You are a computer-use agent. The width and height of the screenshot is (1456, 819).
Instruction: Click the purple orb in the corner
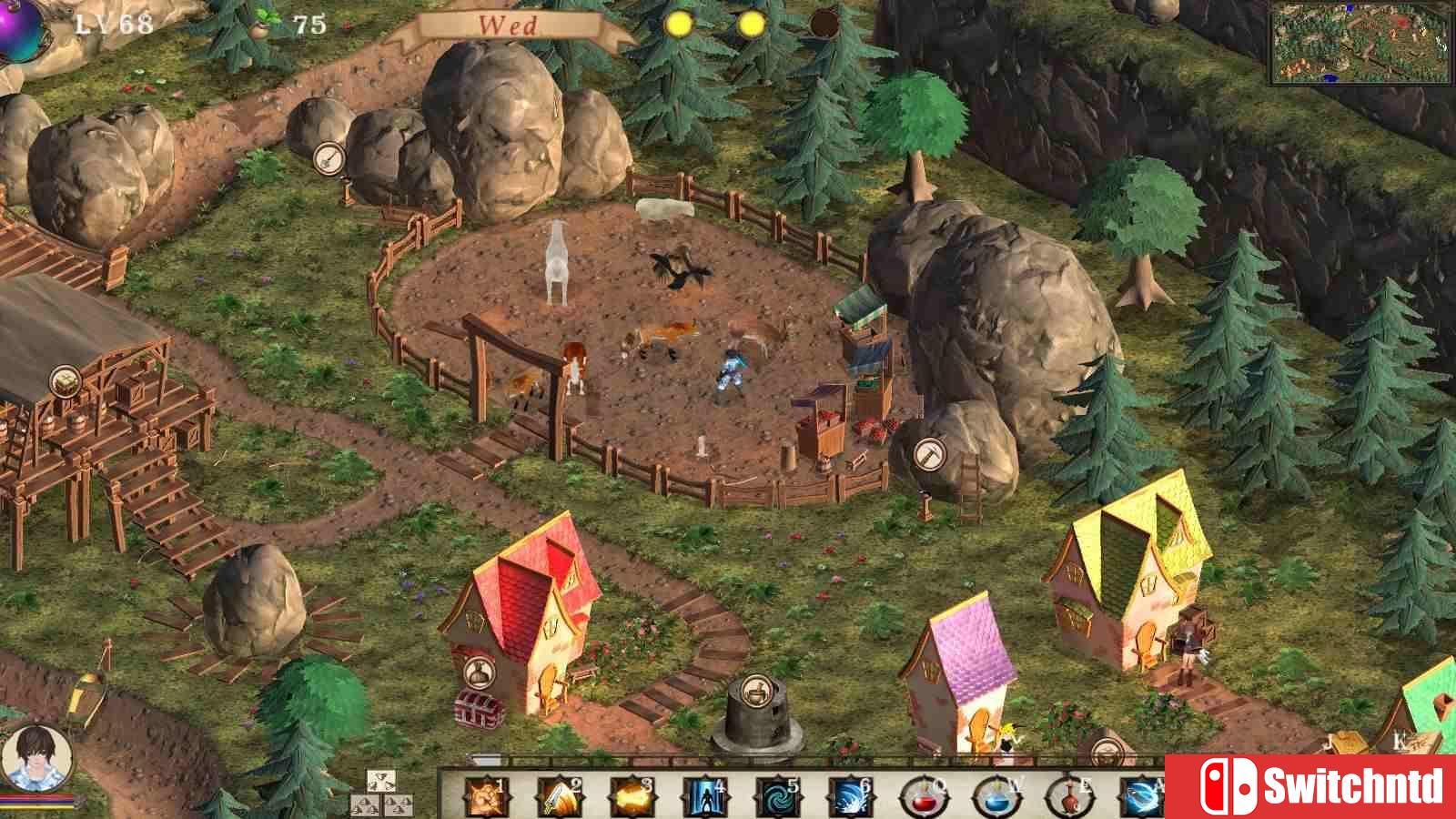[20, 27]
